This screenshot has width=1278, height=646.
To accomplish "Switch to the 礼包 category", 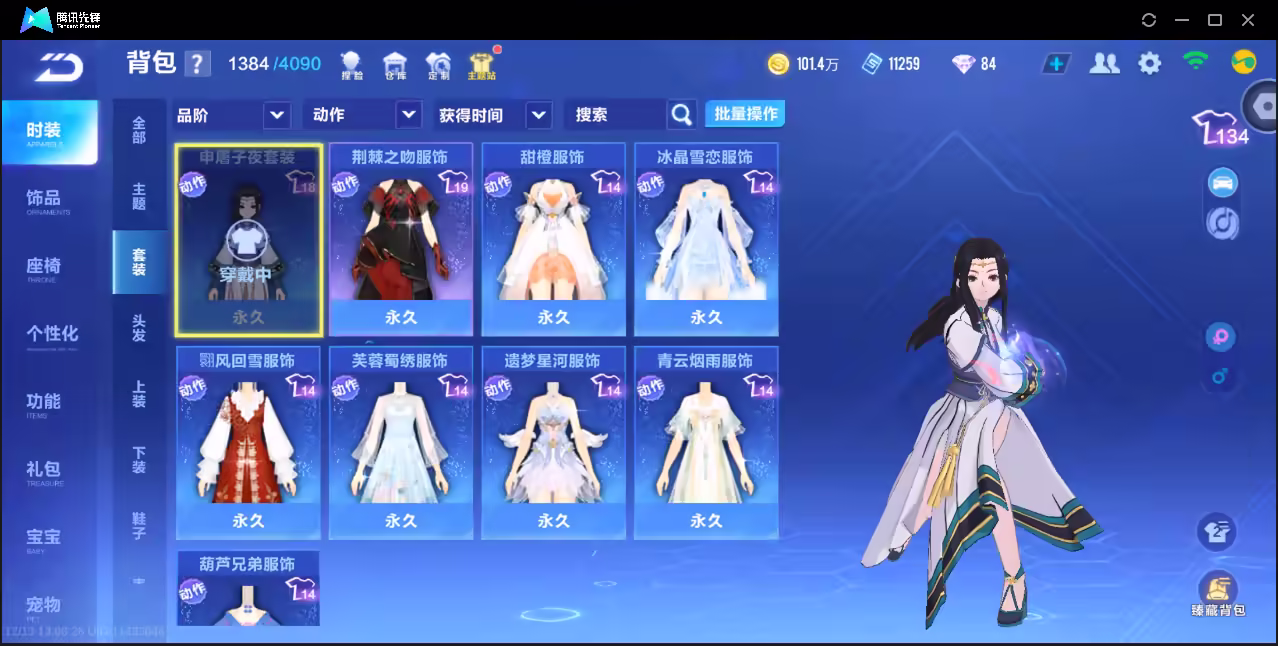I will click(x=43, y=470).
